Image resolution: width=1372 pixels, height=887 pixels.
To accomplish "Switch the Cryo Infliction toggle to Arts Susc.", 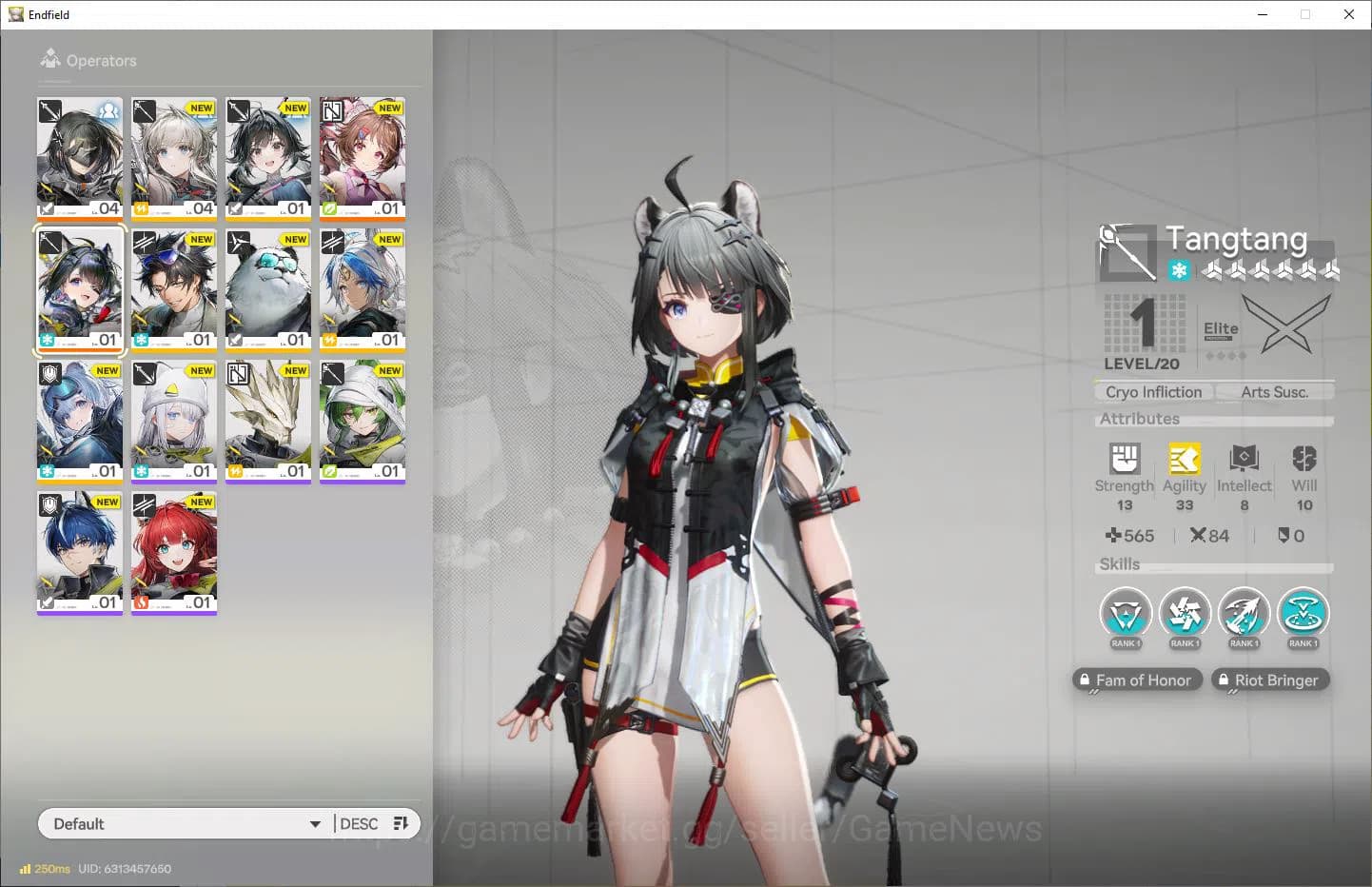I will 1274,391.
